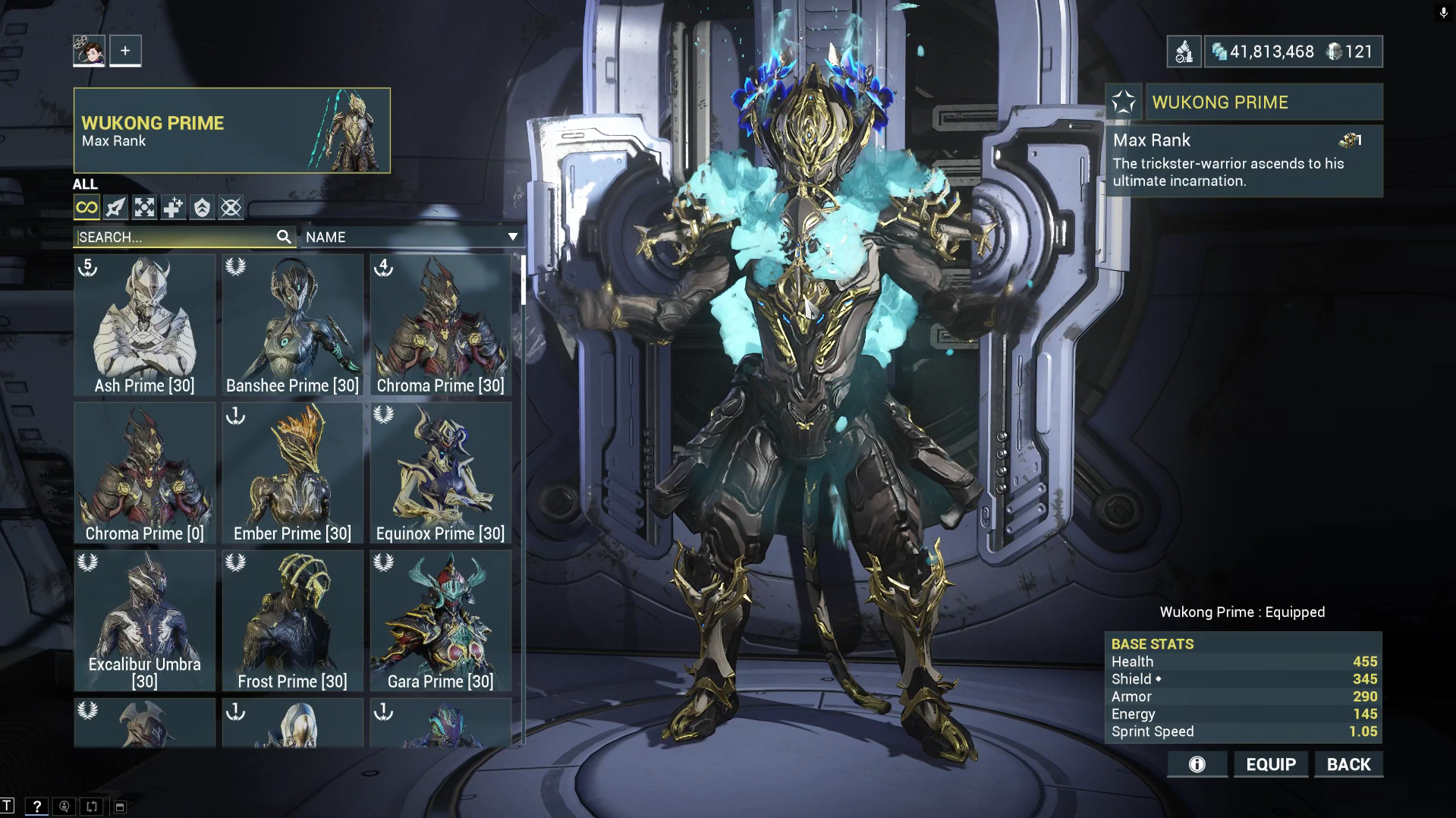Image resolution: width=1456 pixels, height=818 pixels.
Task: Select the Equinox Prime tile
Action: 440,473
